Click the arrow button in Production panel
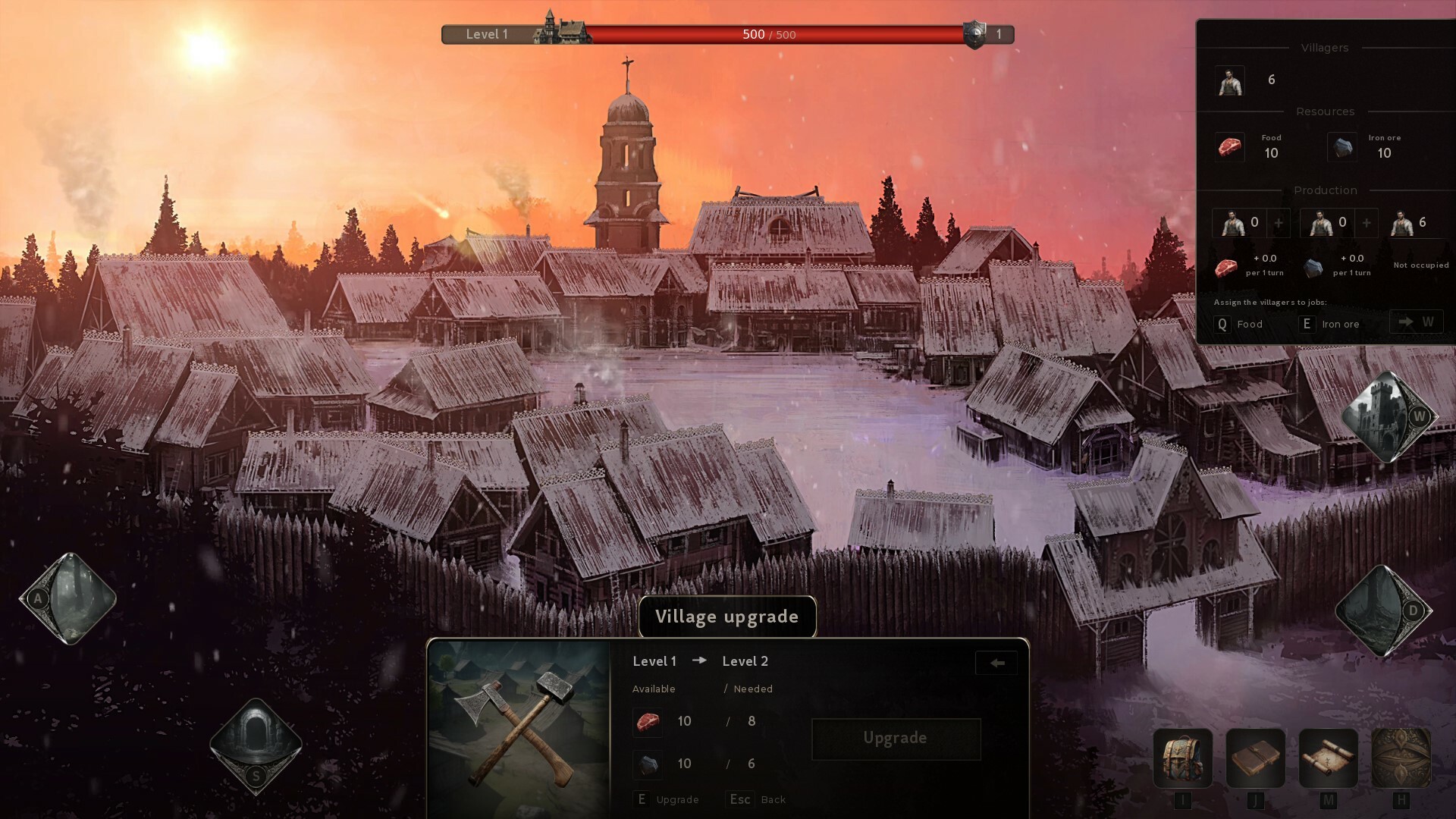 pyautogui.click(x=1415, y=322)
